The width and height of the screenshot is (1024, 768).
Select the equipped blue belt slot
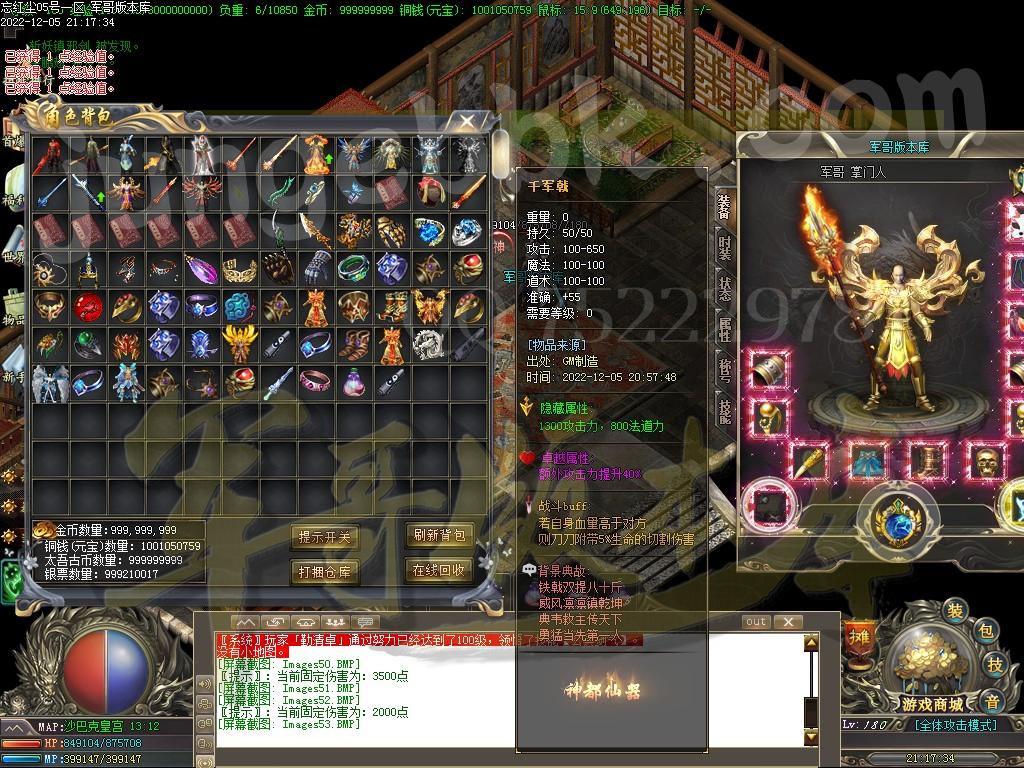(x=868, y=462)
